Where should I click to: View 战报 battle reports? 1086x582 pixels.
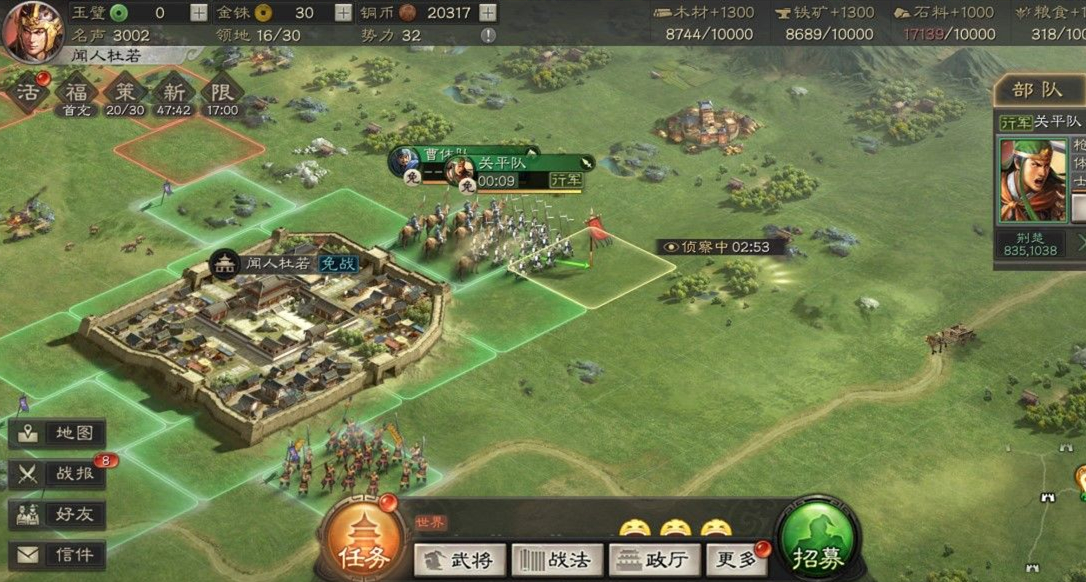tap(58, 474)
